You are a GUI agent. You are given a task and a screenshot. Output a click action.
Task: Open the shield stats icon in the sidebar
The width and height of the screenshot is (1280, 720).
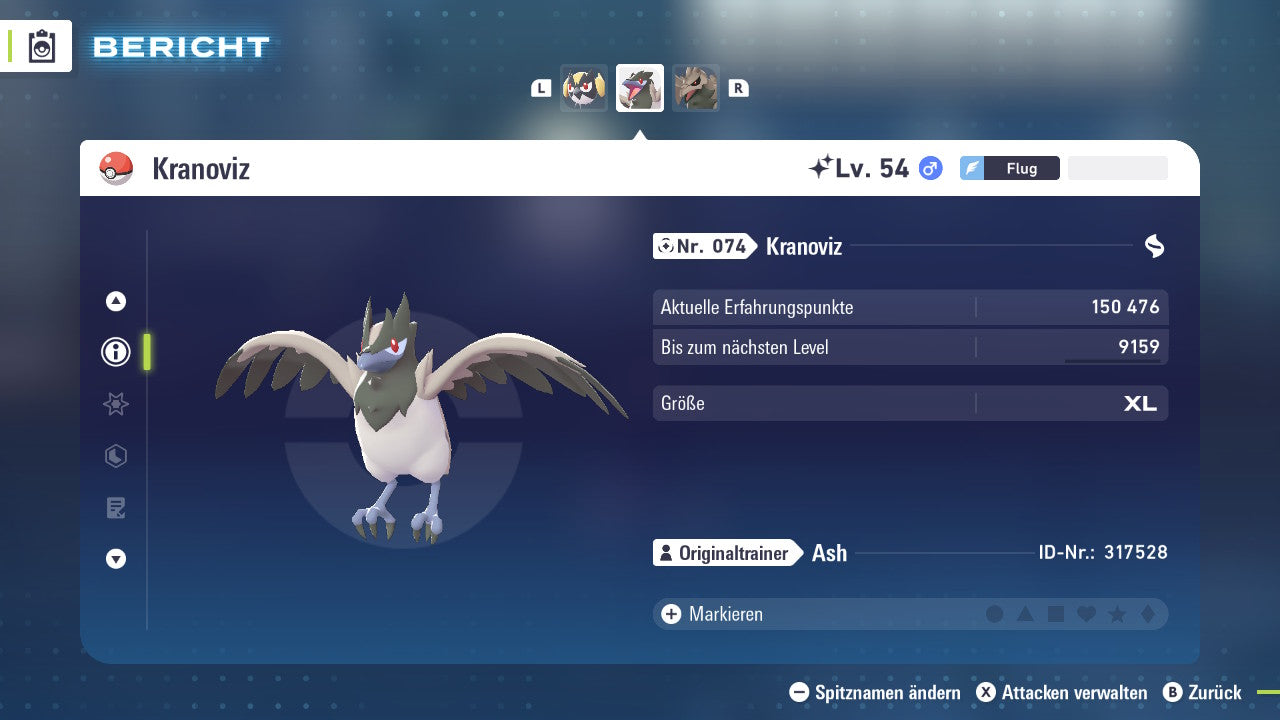point(115,456)
